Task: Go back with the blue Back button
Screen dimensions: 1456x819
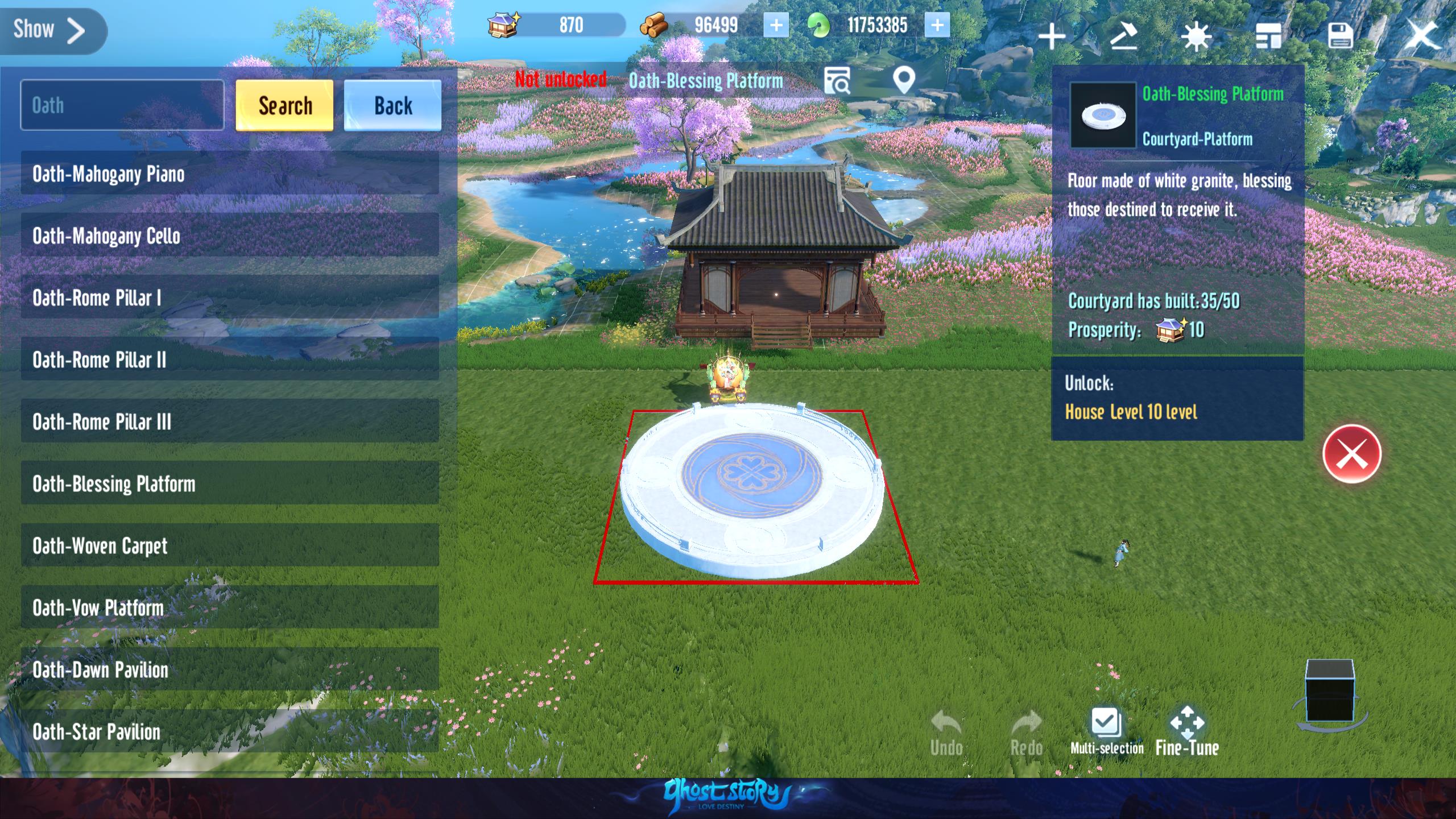Action: pos(392,106)
